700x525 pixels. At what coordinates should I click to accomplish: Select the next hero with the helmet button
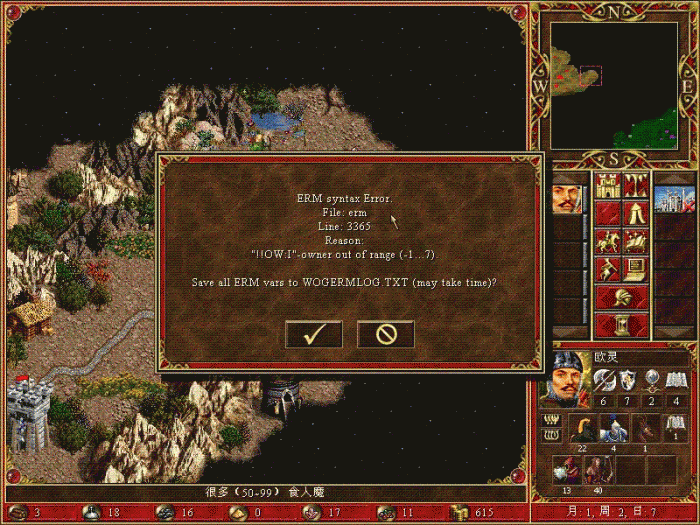[x=621, y=297]
